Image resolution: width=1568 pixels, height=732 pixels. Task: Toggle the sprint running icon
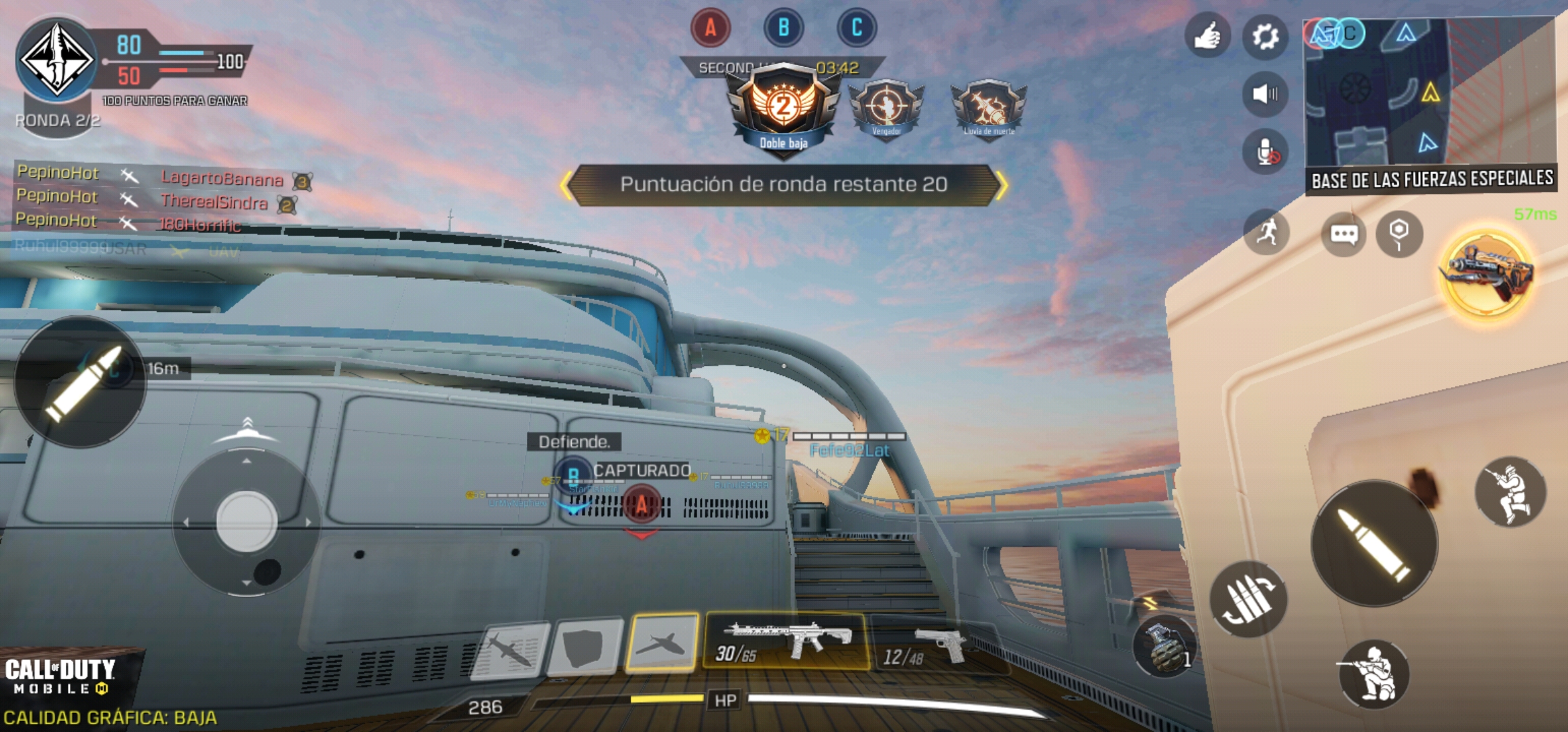[1266, 232]
